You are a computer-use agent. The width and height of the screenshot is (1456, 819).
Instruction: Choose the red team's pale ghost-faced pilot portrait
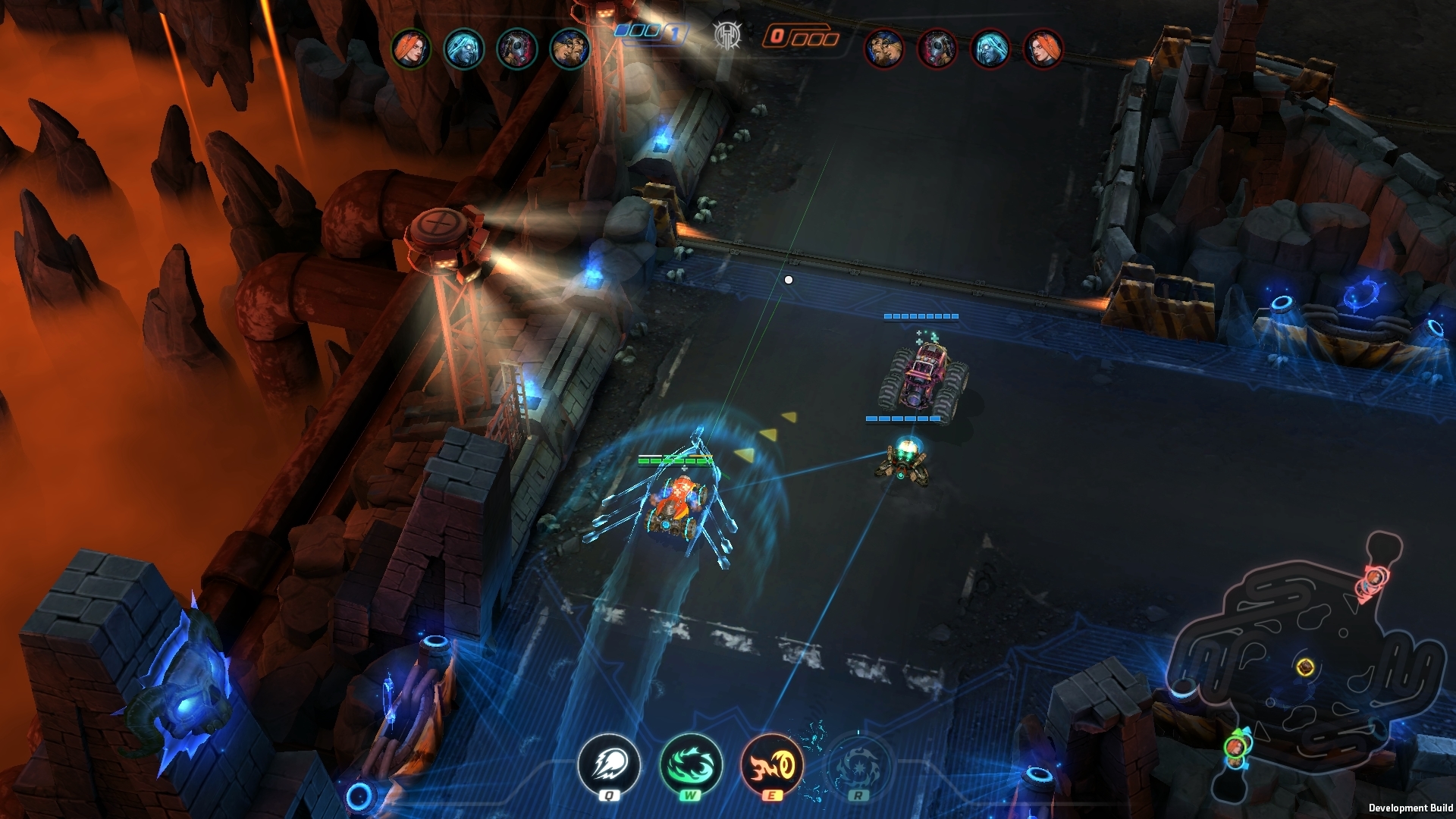(x=990, y=49)
